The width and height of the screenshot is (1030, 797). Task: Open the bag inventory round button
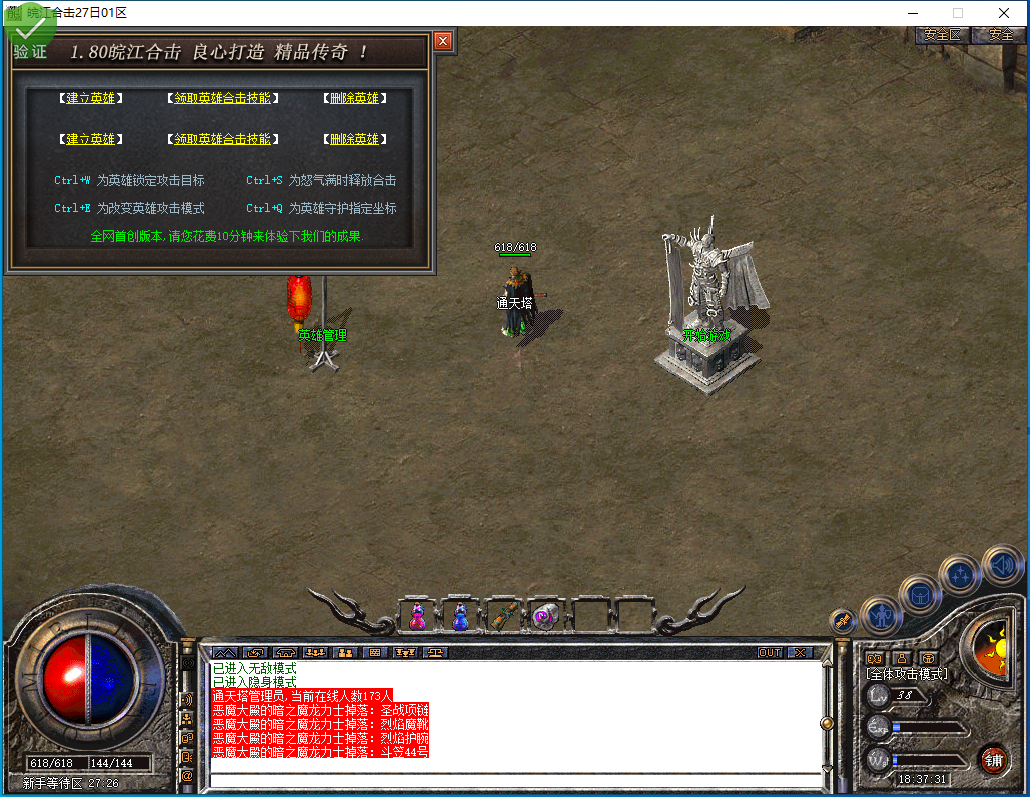[x=919, y=596]
